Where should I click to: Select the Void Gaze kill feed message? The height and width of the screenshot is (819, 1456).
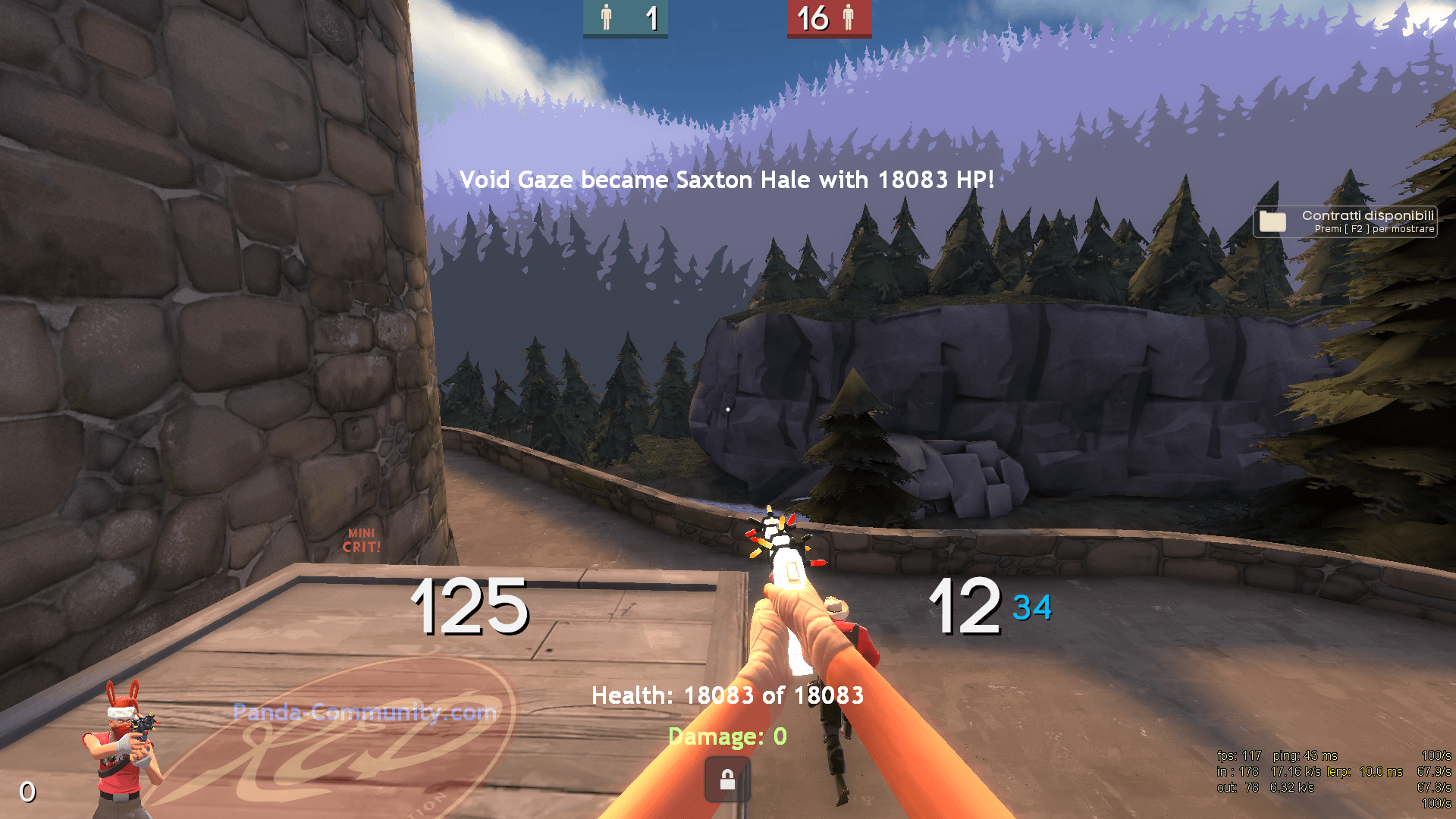(x=728, y=180)
